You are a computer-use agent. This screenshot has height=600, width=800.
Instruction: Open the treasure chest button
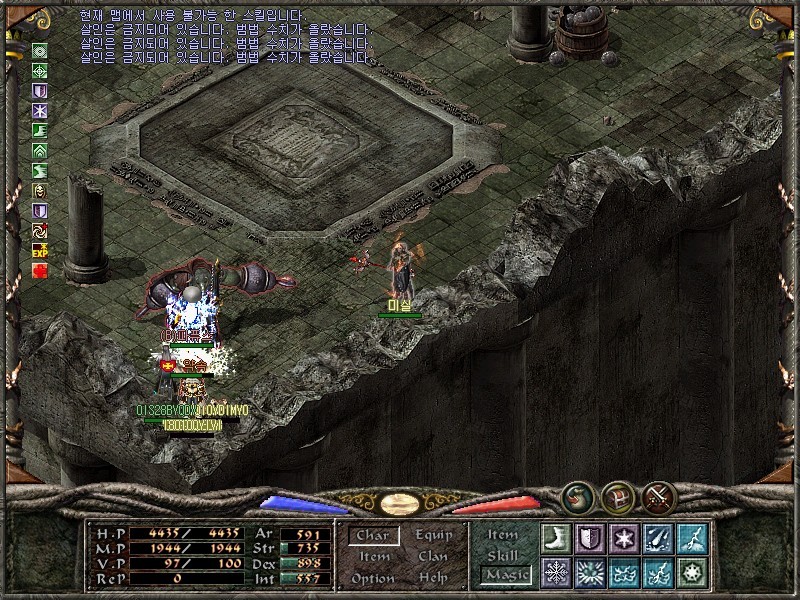617,496
